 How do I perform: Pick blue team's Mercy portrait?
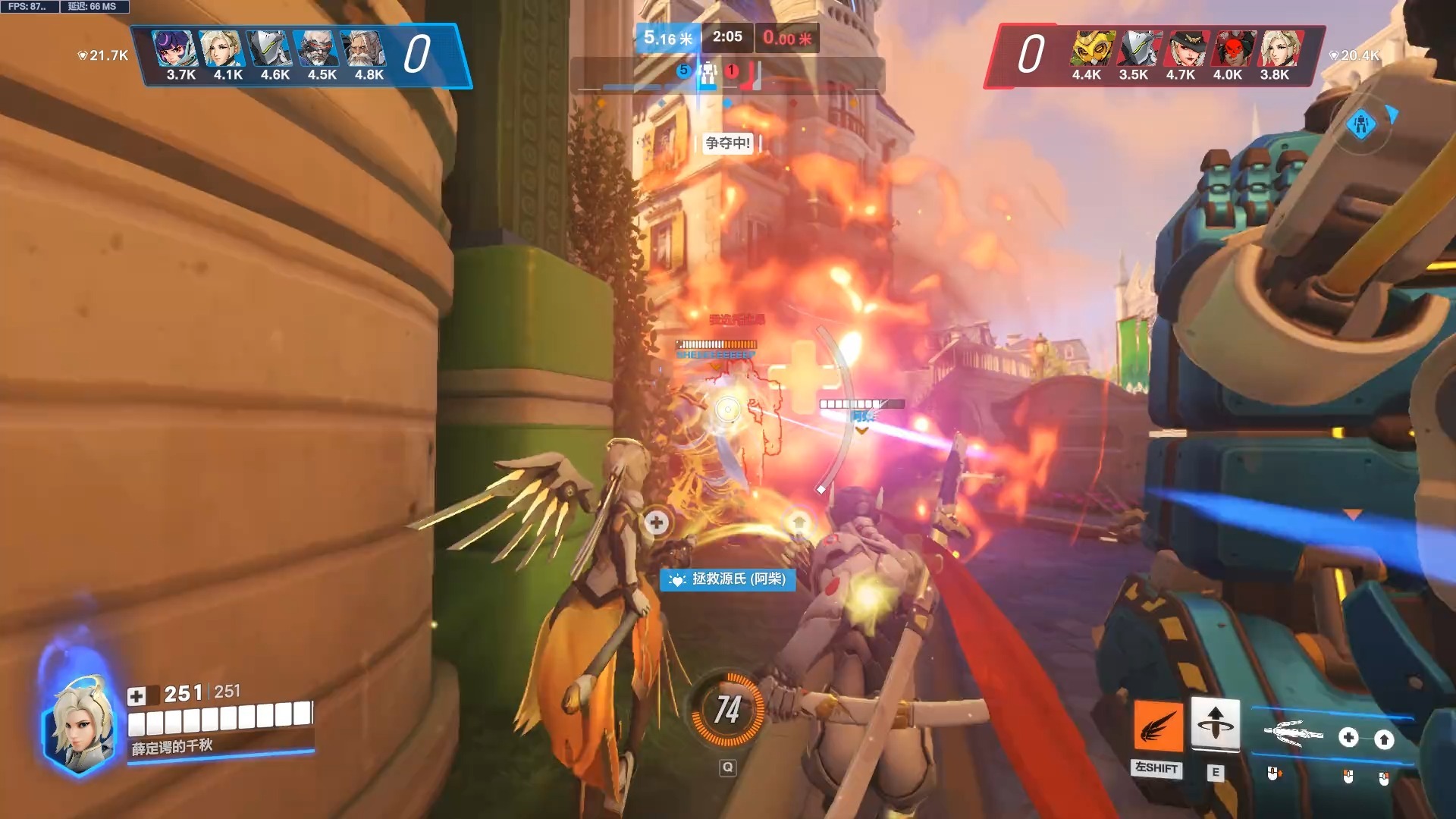(x=221, y=49)
